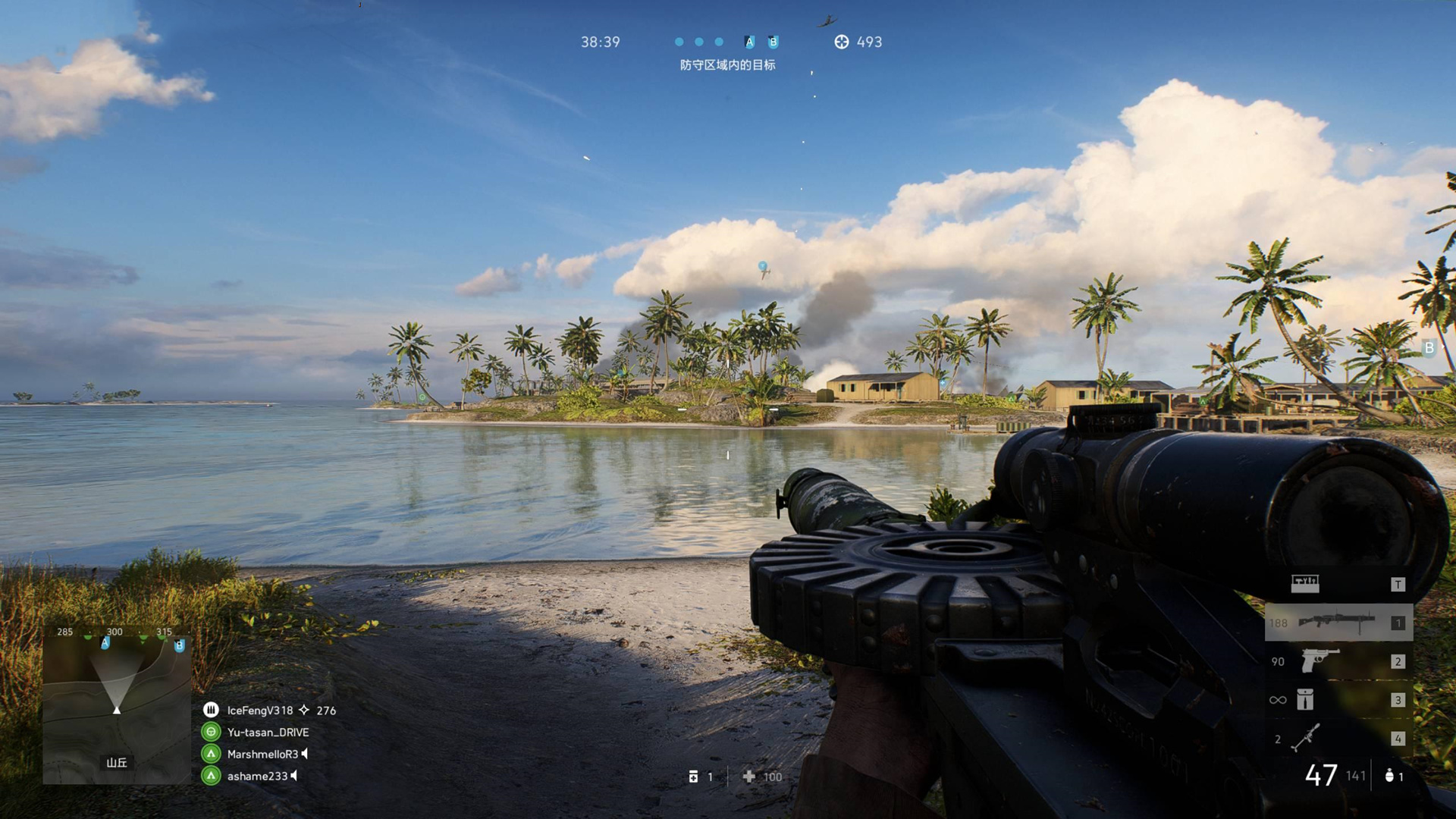Screen dimensions: 1456x819
Task: Select the gadget in slot 4
Action: coord(1306,738)
